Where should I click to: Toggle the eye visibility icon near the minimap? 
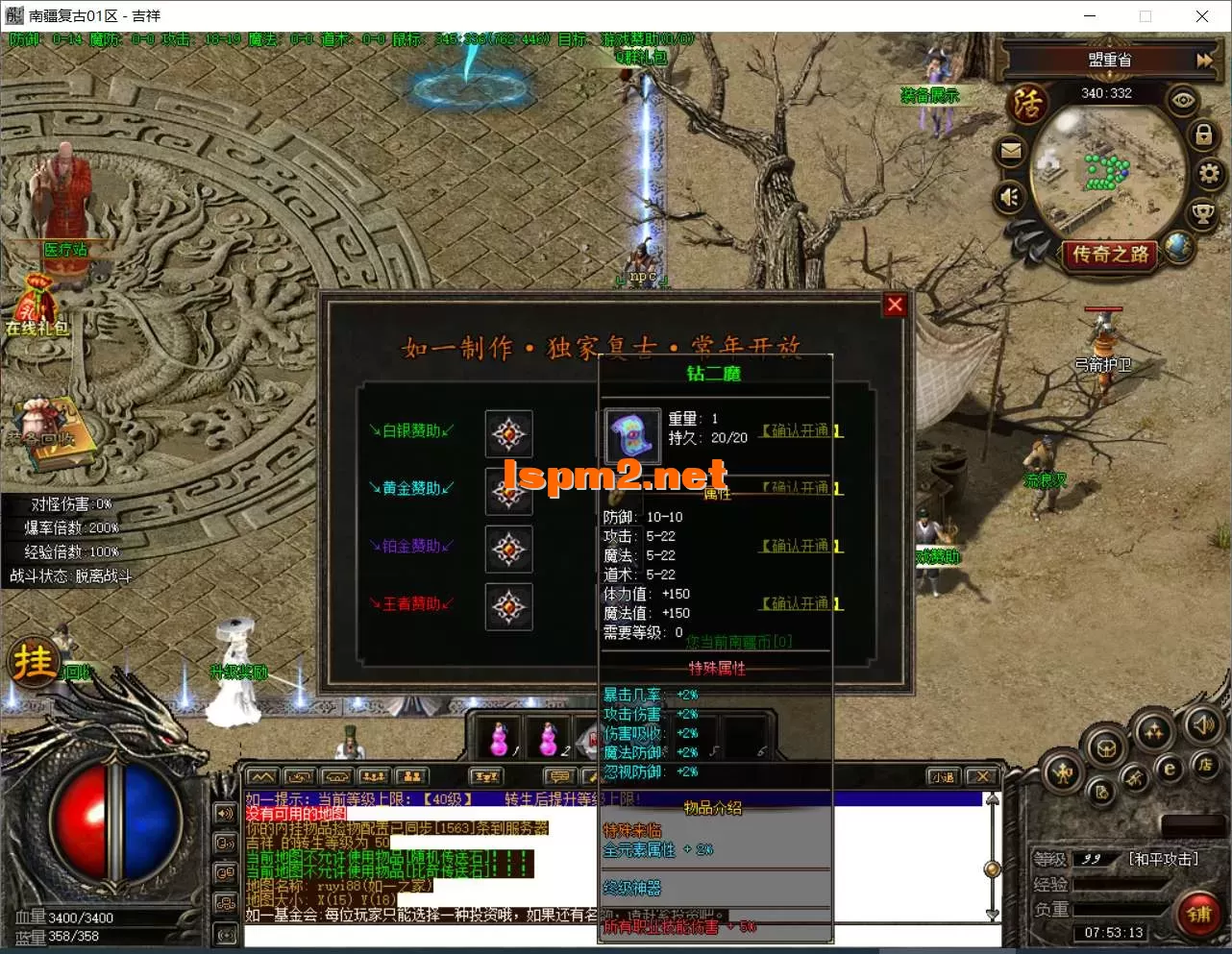(x=1182, y=101)
